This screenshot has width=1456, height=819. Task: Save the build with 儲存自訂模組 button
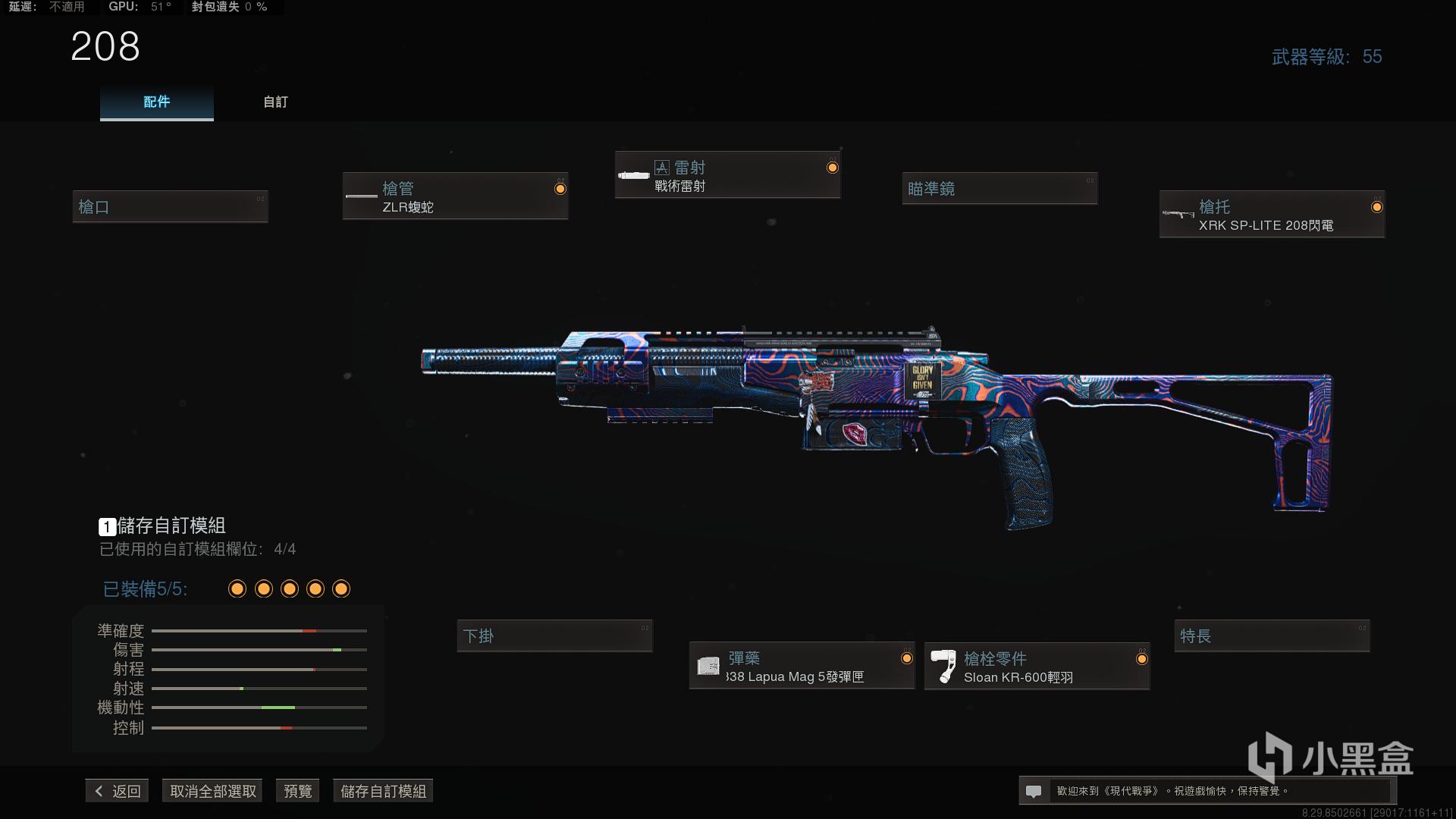click(383, 791)
